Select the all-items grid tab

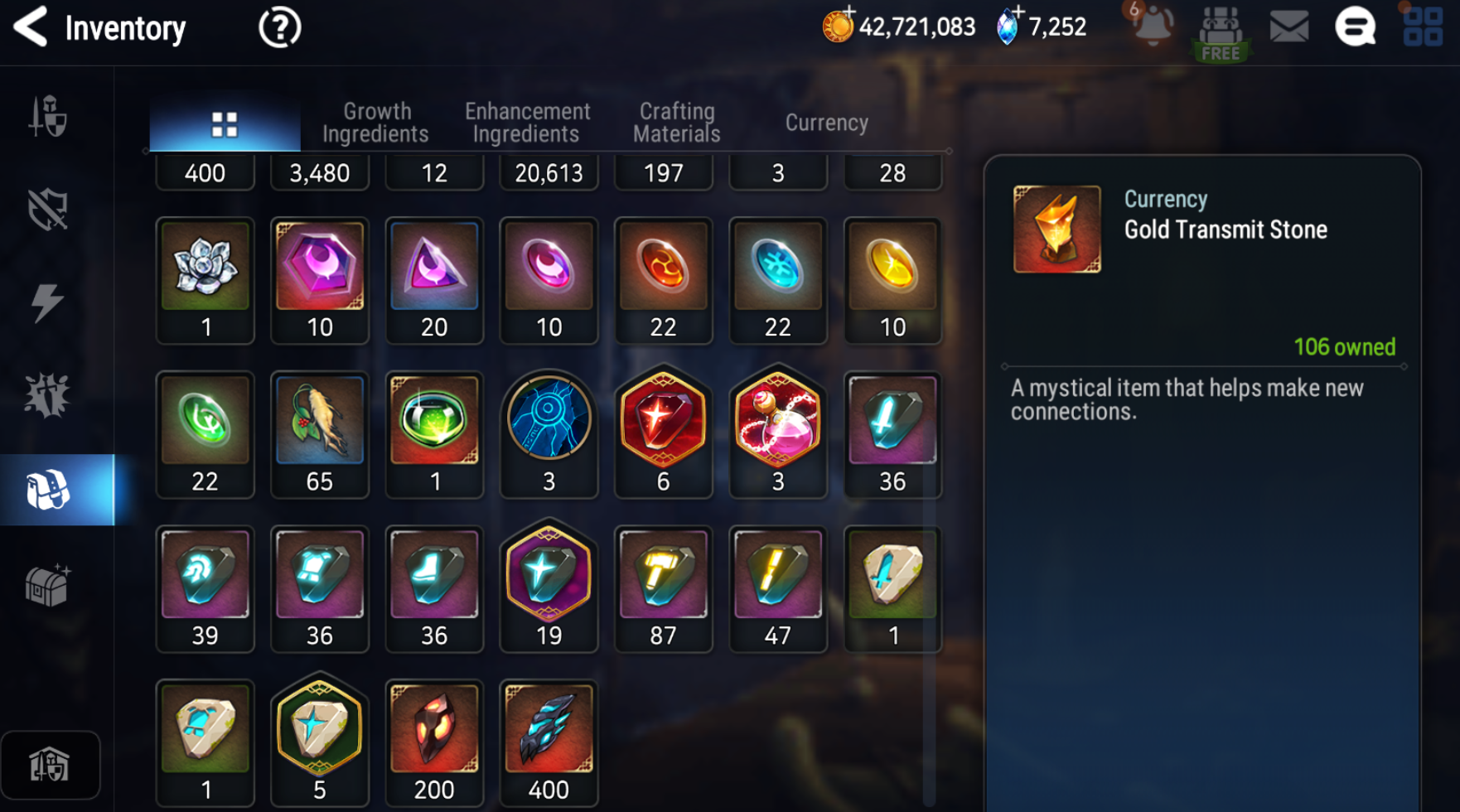(x=225, y=124)
